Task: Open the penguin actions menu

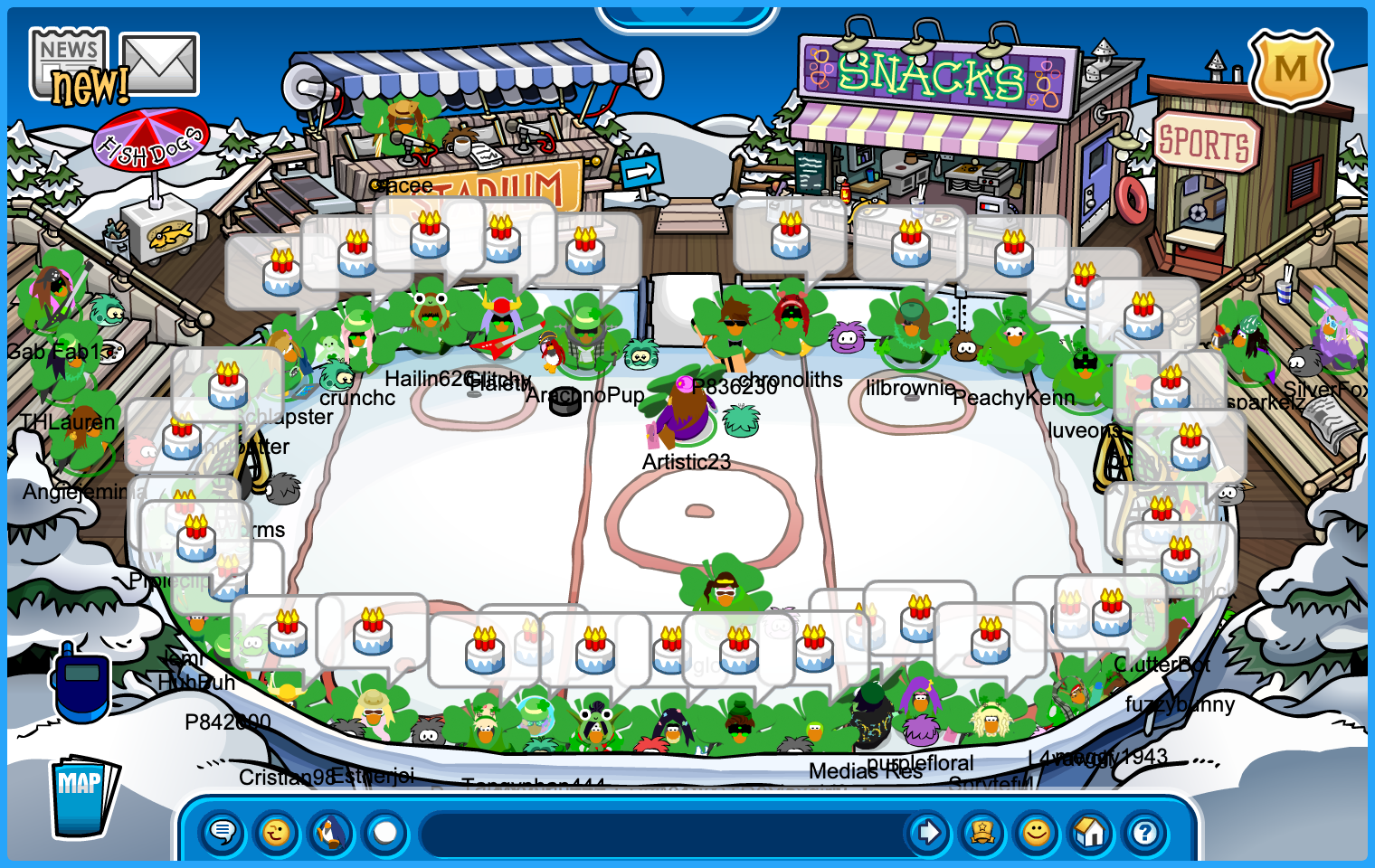Action: pyautogui.click(x=331, y=832)
